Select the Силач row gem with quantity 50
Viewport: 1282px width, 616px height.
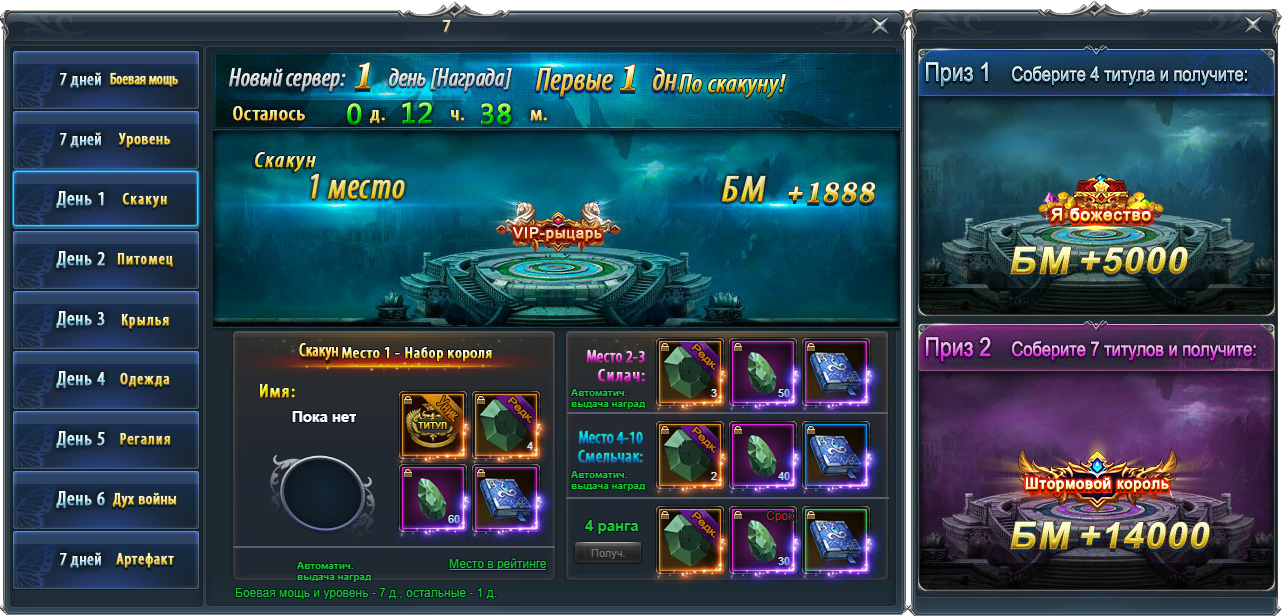point(763,372)
